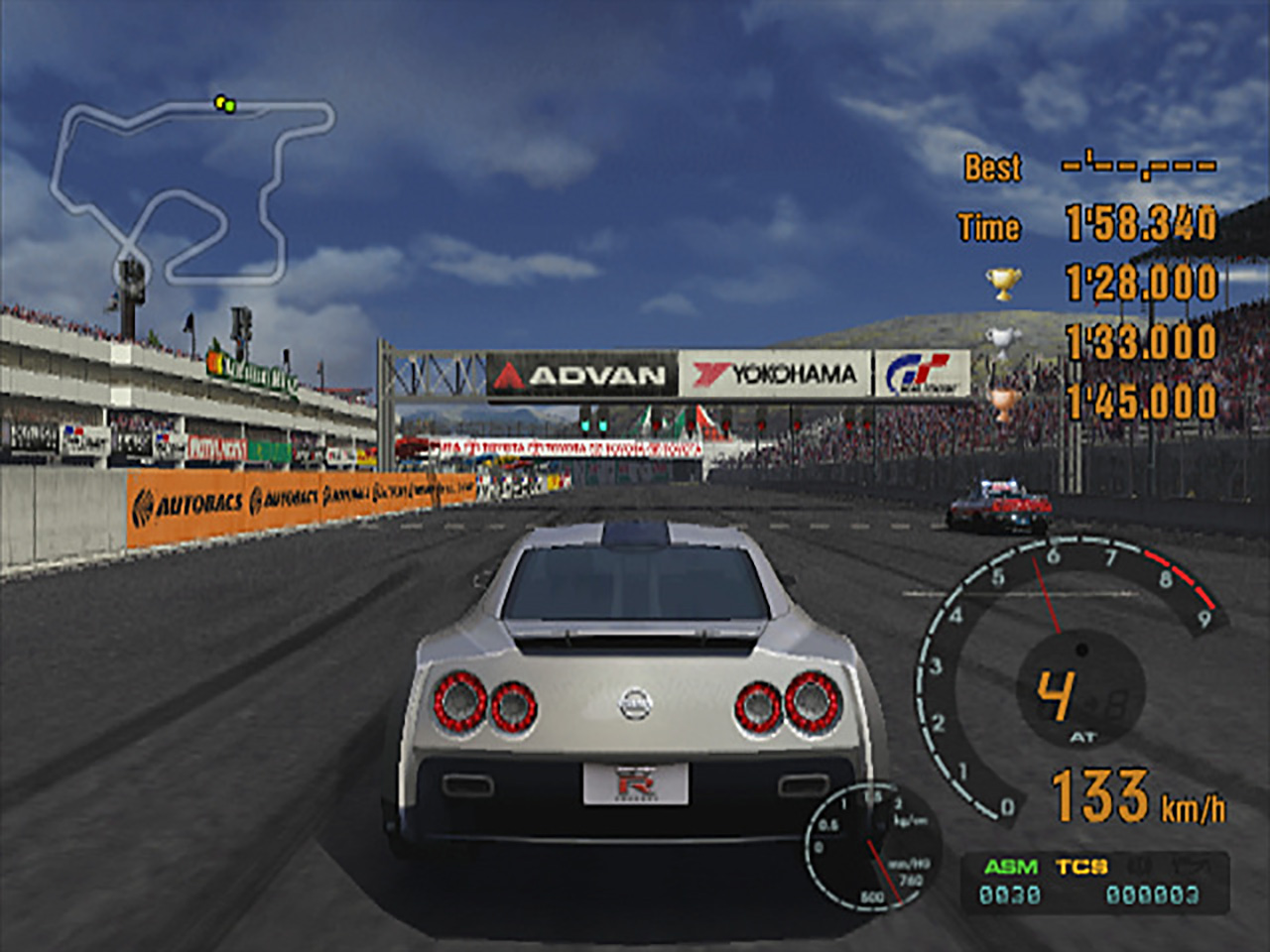Select the silver trophy icon
Screen dimensions: 1270x952
tap(1003, 342)
